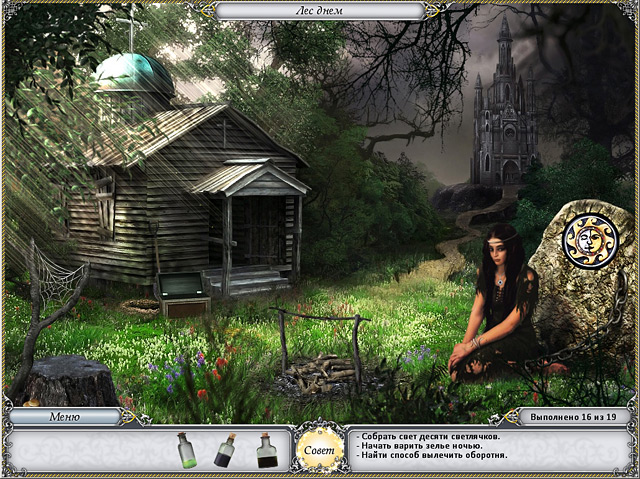Click the Совет hint button
The height and width of the screenshot is (479, 640).
318,446
